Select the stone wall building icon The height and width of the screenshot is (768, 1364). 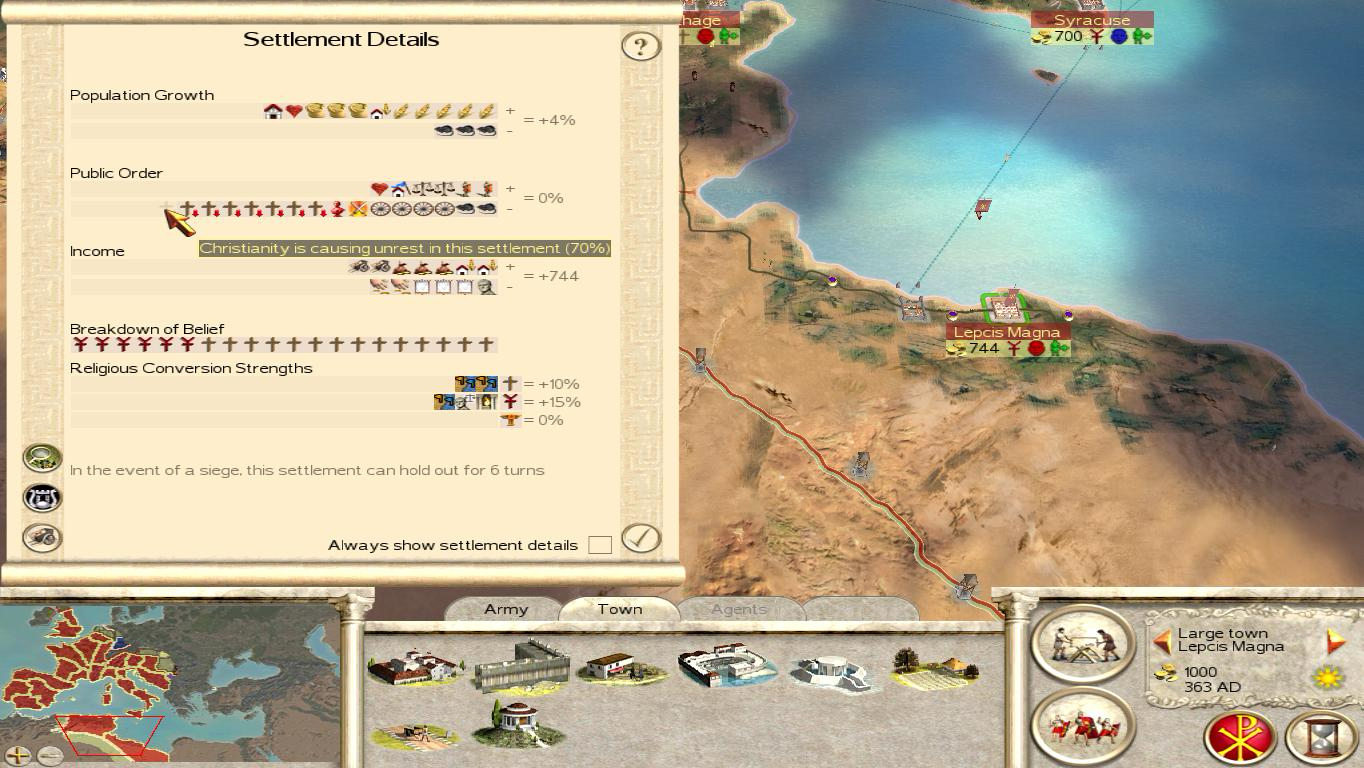(521, 665)
